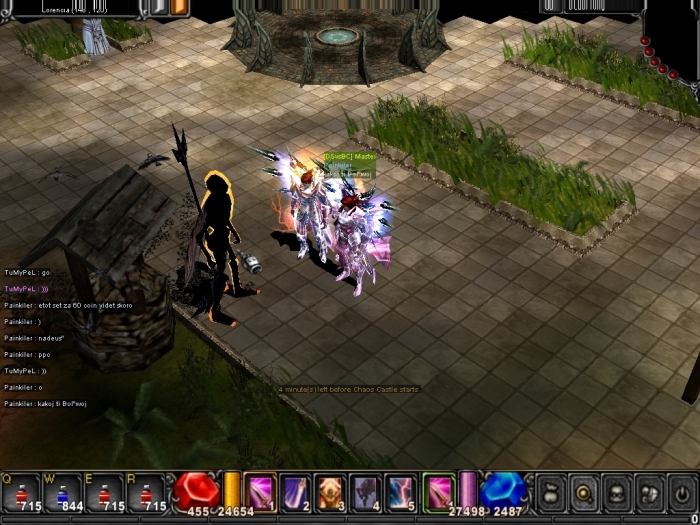The image size is (700, 525).
Task: Open the system menu power button
Action: pyautogui.click(x=682, y=492)
